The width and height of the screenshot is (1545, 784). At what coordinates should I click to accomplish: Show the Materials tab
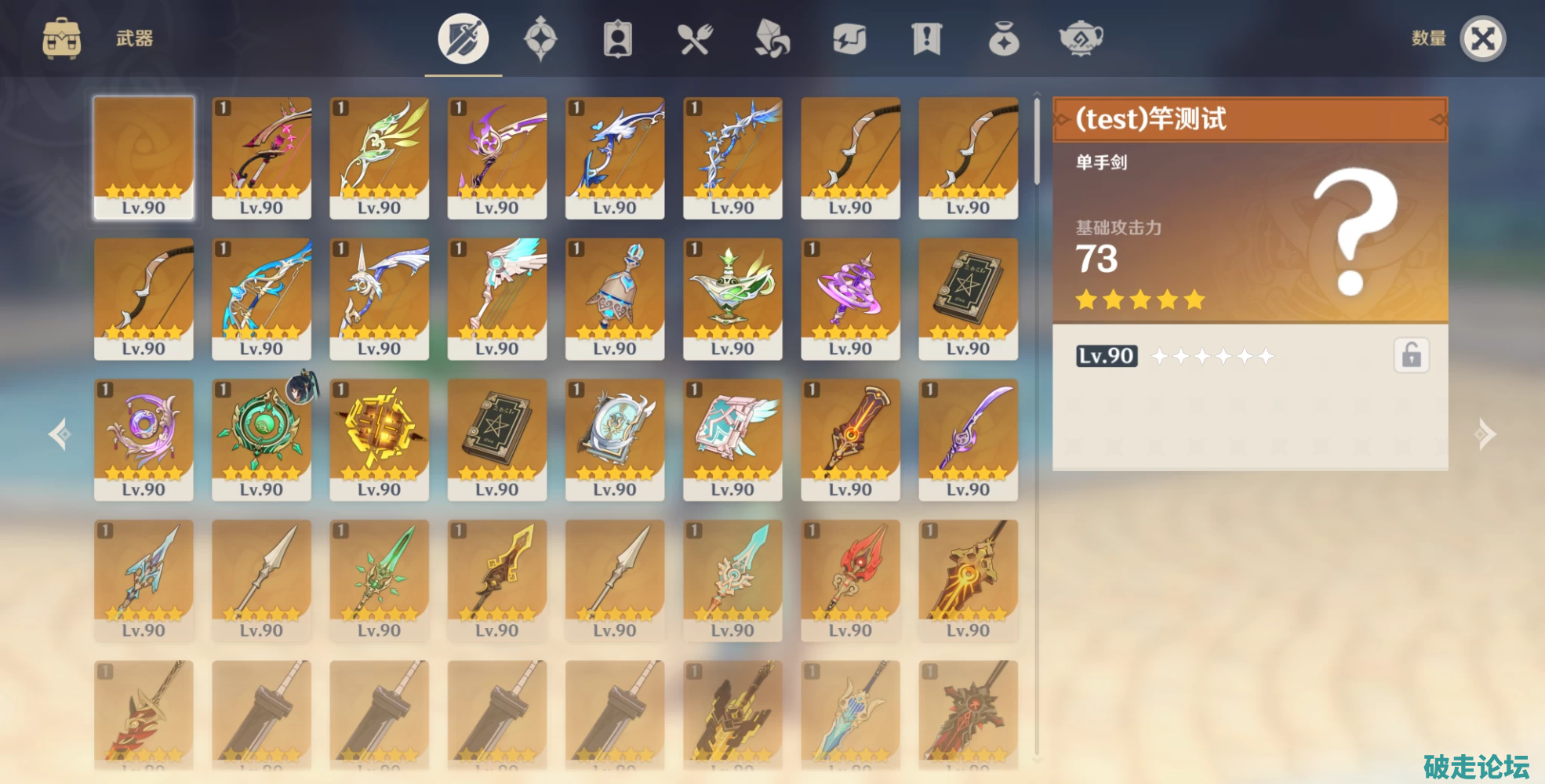[x=772, y=38]
